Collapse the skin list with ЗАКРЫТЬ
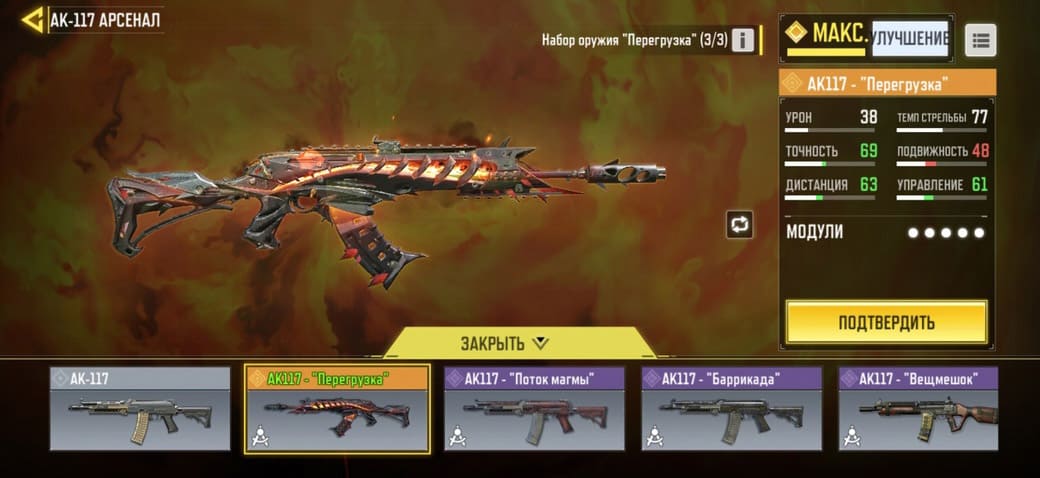This screenshot has width=1040, height=478. pyautogui.click(x=505, y=343)
